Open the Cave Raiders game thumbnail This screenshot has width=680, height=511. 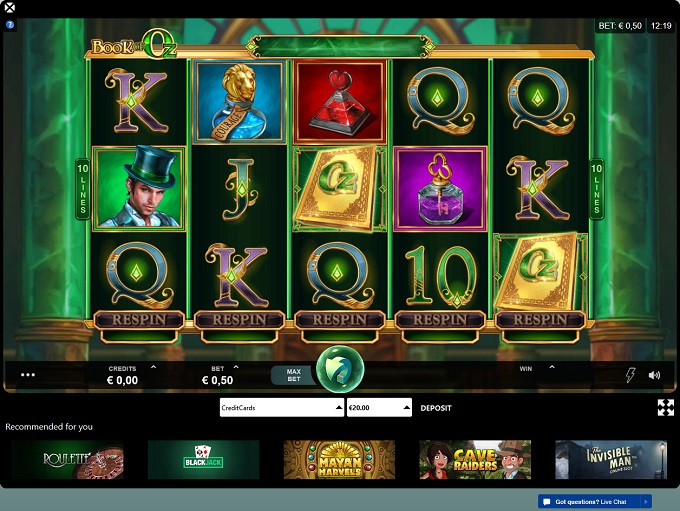[475, 460]
